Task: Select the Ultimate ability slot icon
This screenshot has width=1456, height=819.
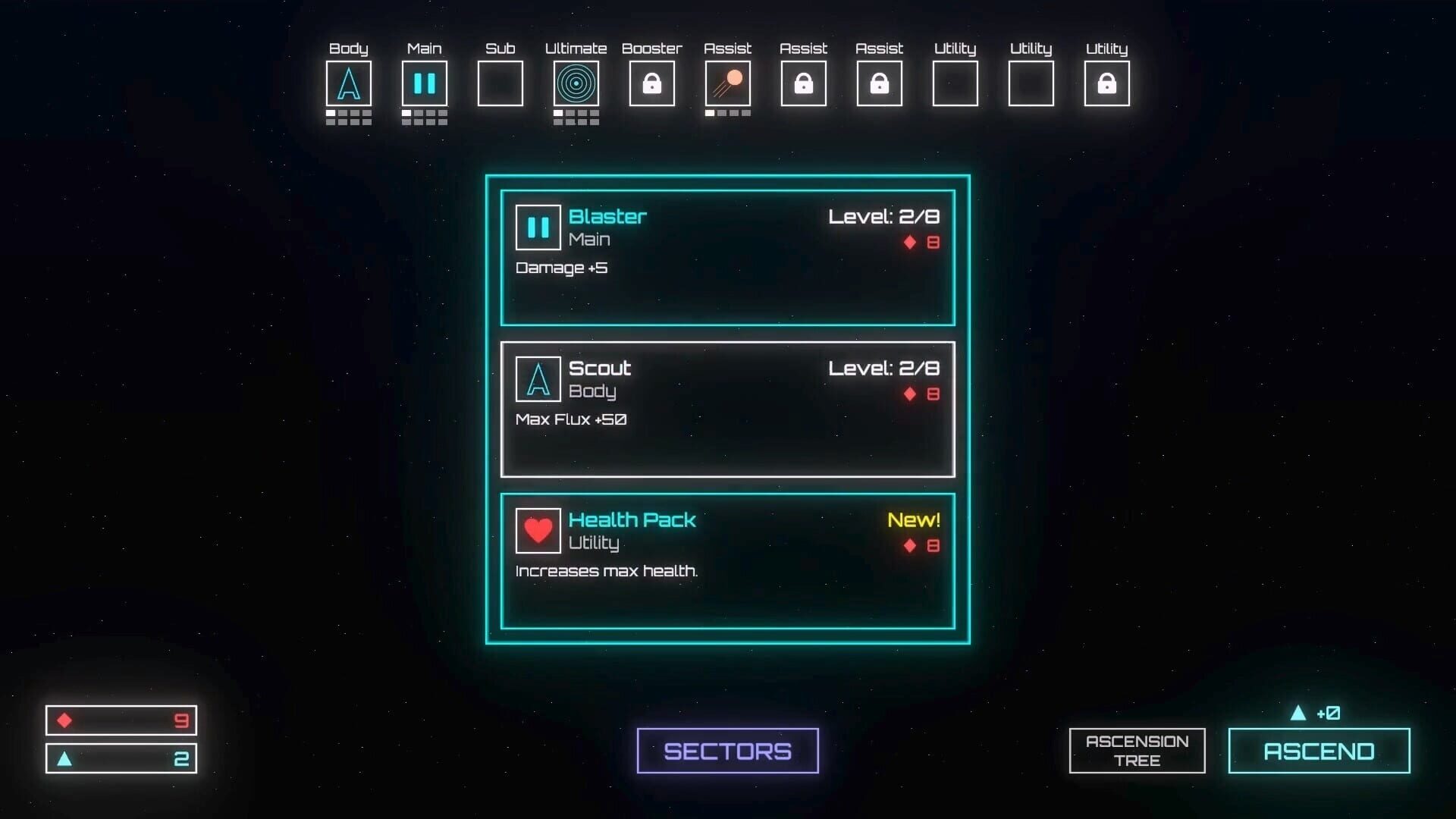Action: [x=576, y=83]
